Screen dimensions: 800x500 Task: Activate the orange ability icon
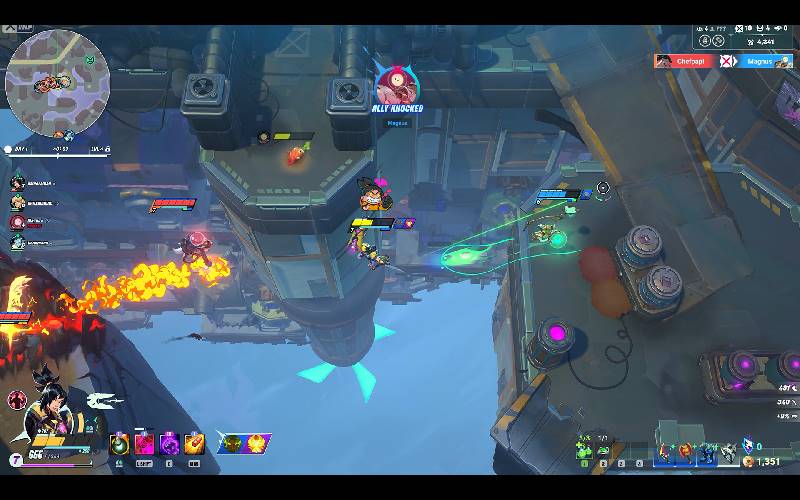[195, 443]
